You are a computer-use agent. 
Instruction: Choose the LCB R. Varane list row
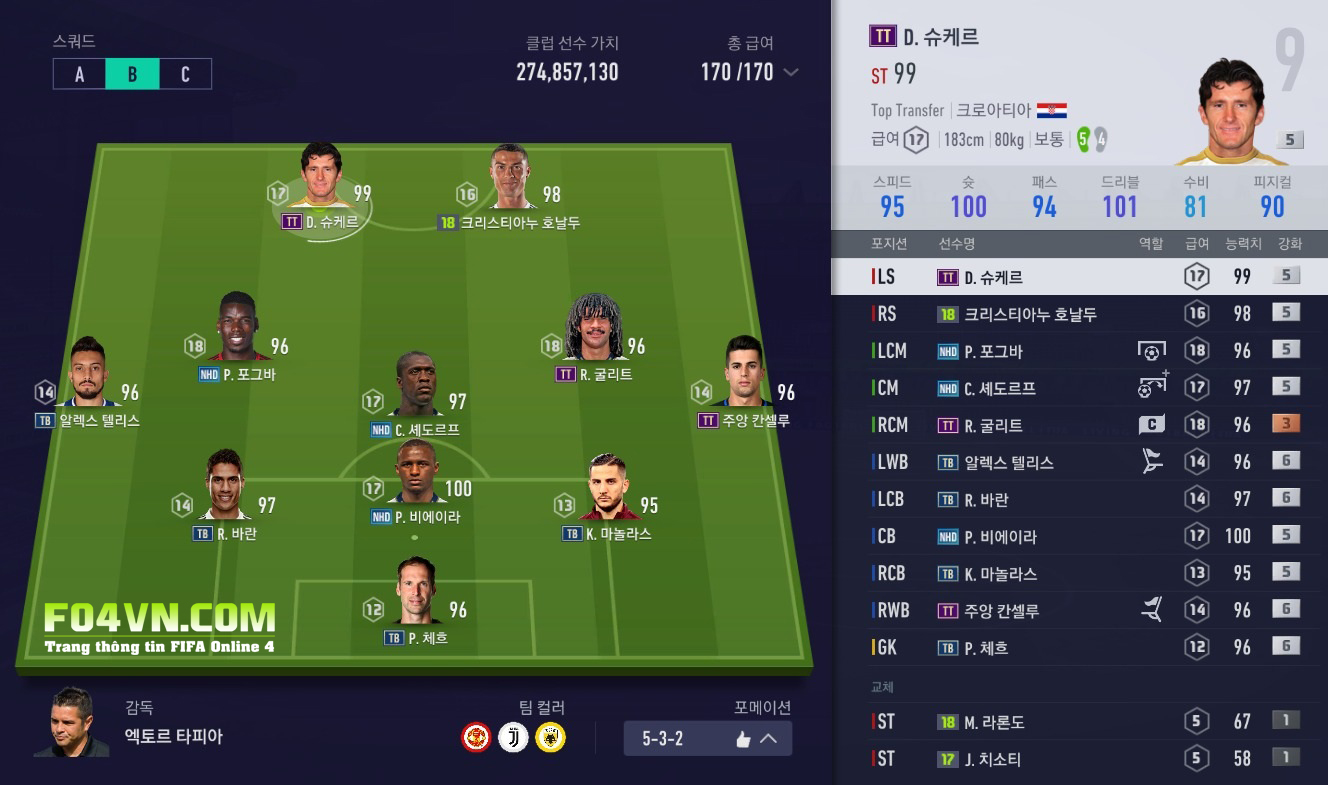coord(1080,499)
